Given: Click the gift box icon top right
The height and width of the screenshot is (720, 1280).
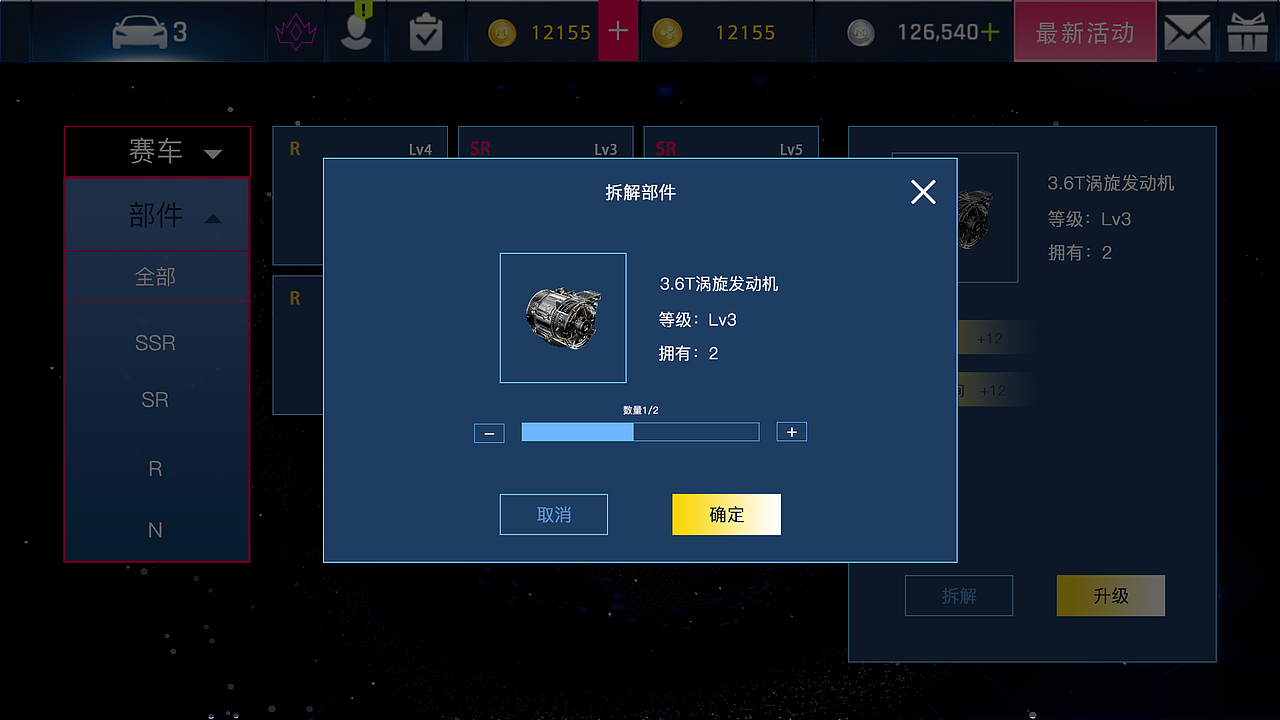Looking at the screenshot, I should coord(1248,31).
